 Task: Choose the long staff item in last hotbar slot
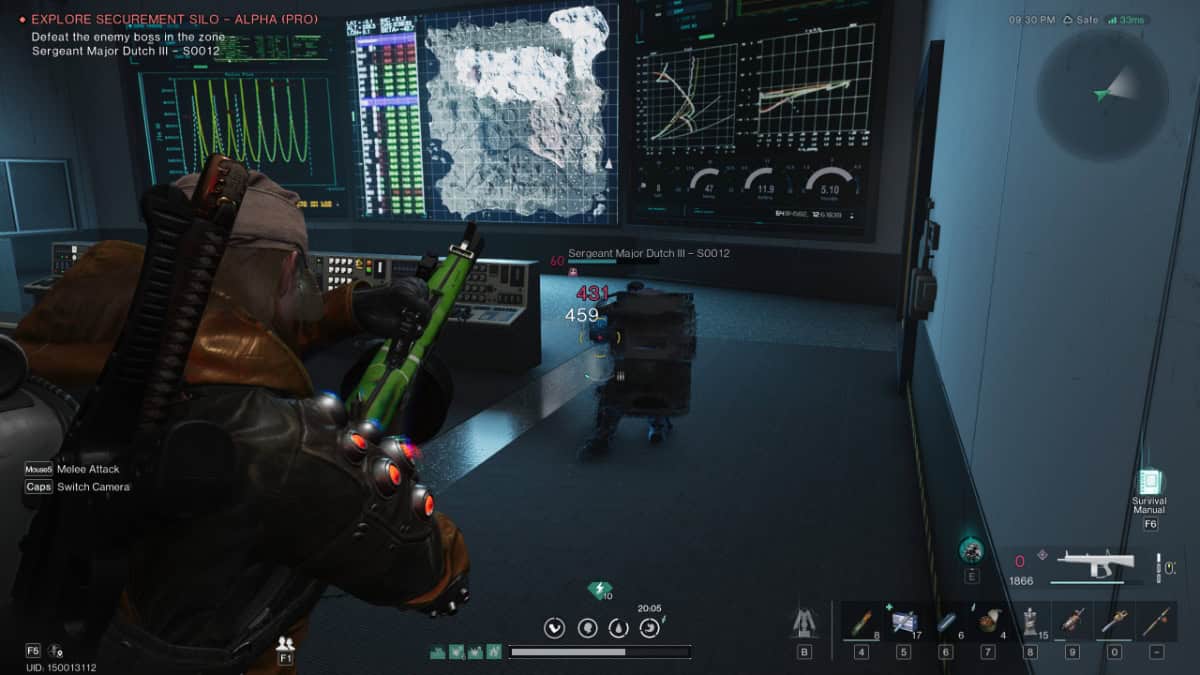(1156, 622)
